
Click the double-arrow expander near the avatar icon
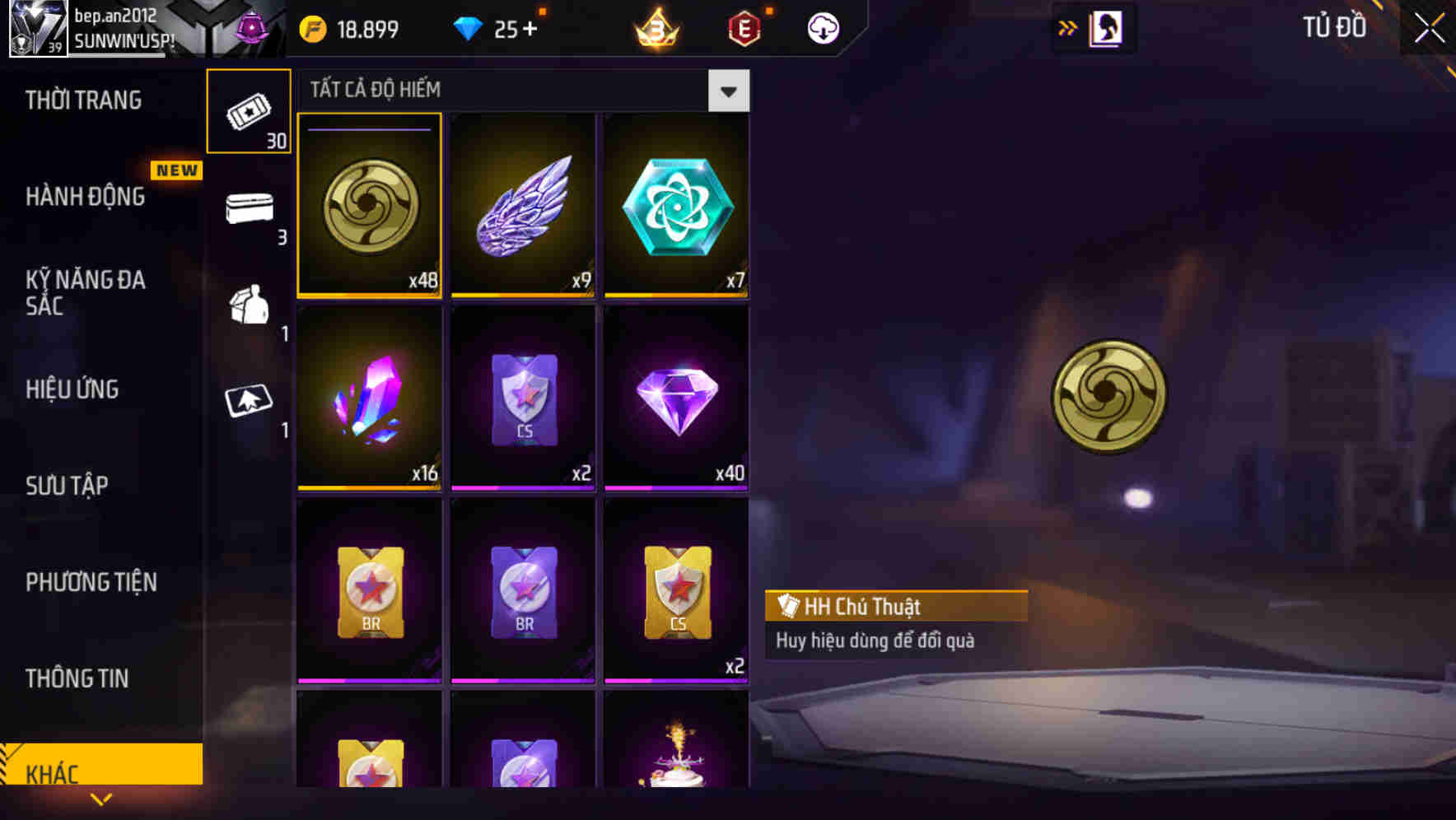click(1068, 27)
